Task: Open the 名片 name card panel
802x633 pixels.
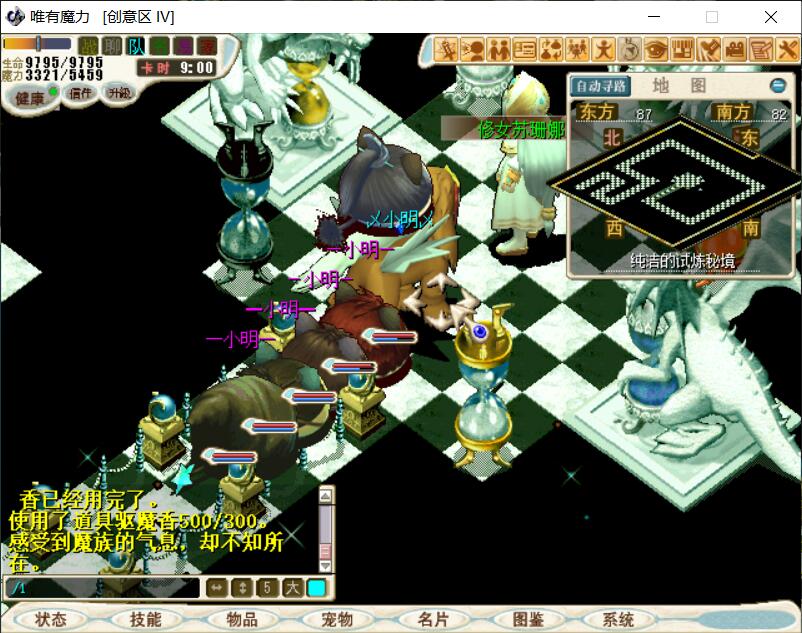Action: pyautogui.click(x=433, y=620)
